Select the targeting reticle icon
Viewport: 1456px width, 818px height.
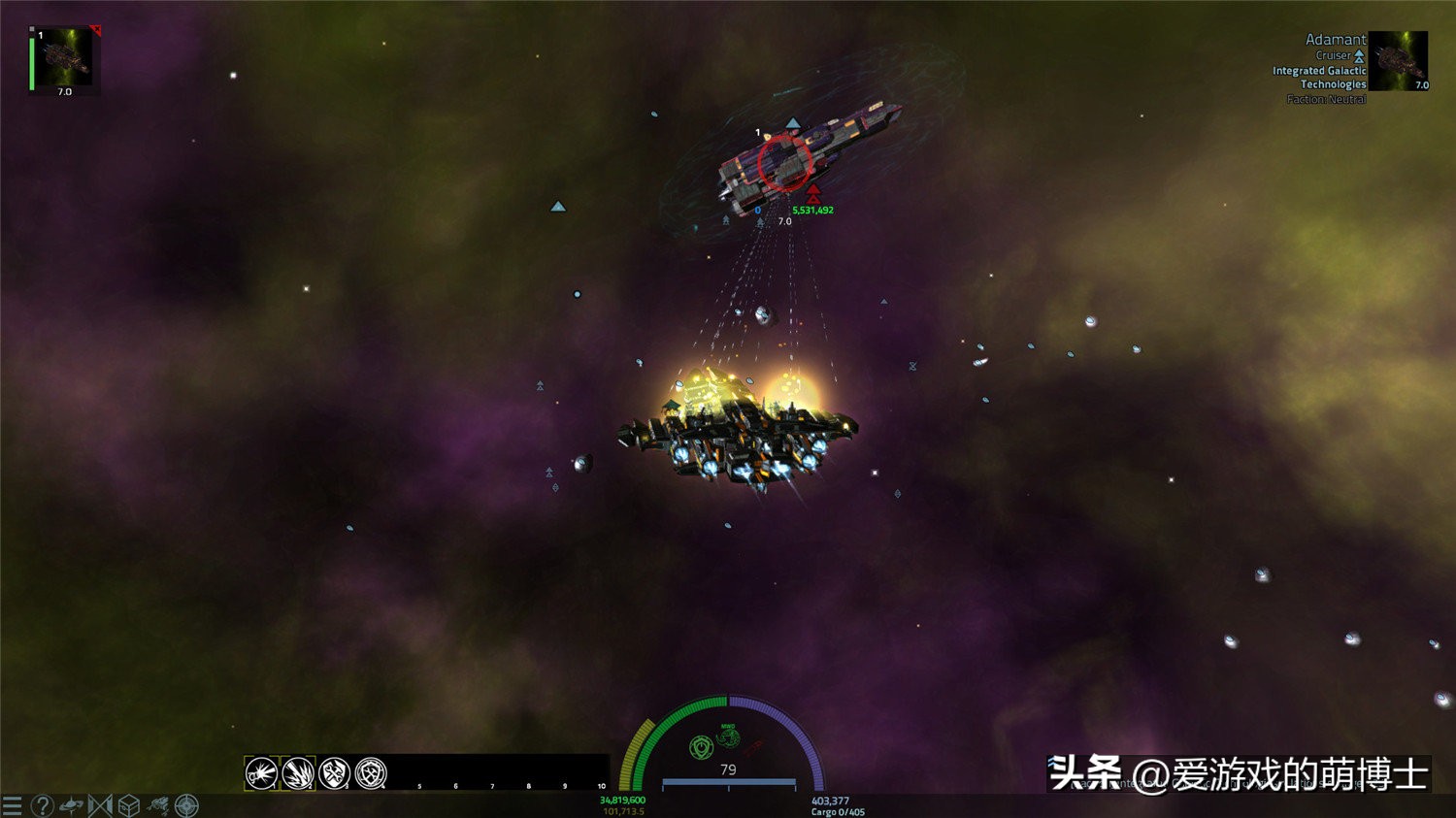185,803
